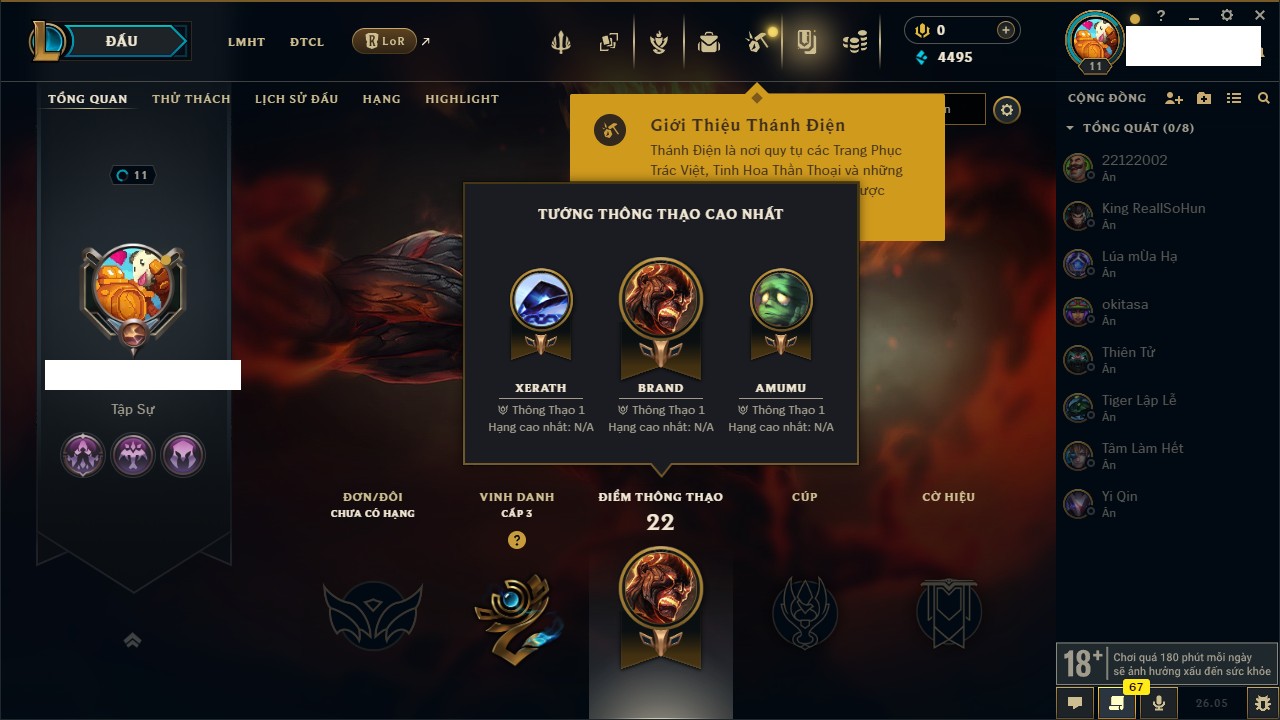Screen dimensions: 1280x720
Task: Select the HẠNG profile tab
Action: [x=381, y=99]
